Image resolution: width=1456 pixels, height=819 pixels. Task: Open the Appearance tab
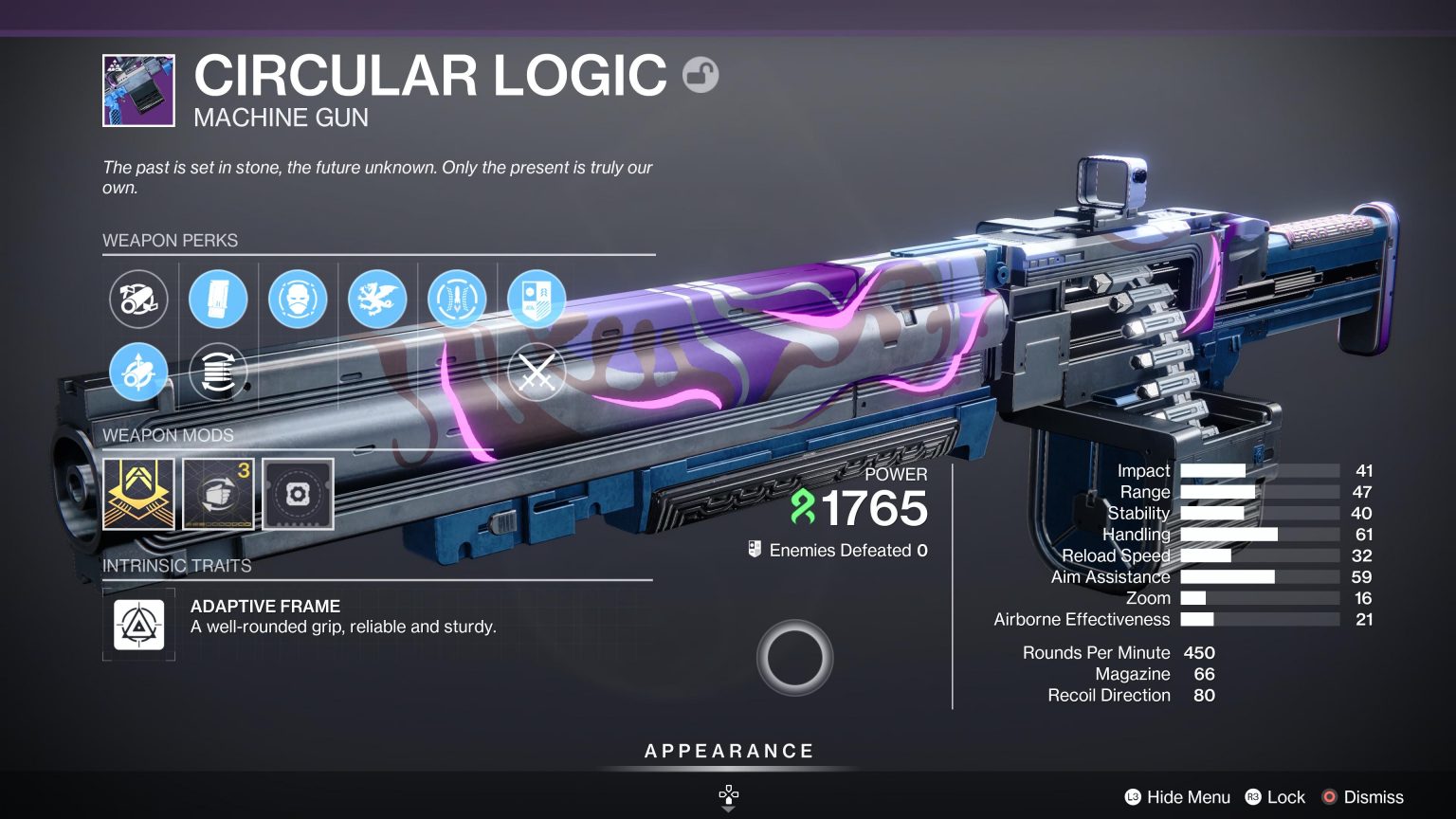[x=728, y=751]
